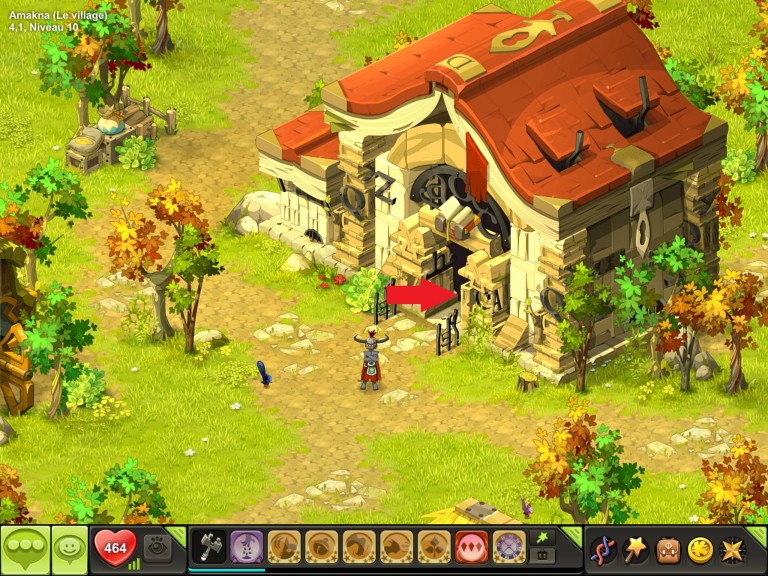The image size is (768, 576).
Task: Open the backpack inventory
Action: coord(667,549)
